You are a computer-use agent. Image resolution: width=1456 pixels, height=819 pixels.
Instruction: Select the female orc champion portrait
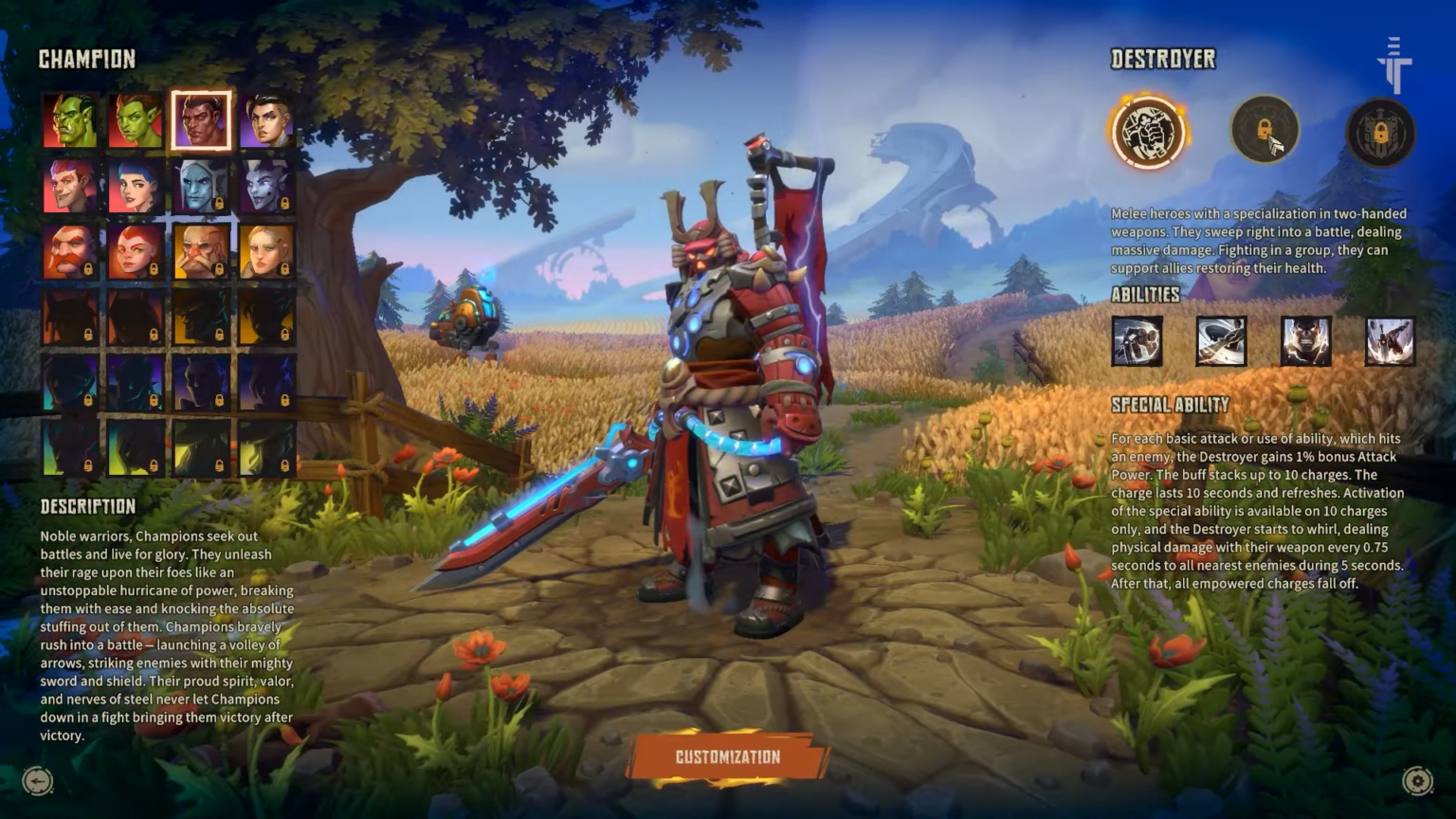click(134, 120)
